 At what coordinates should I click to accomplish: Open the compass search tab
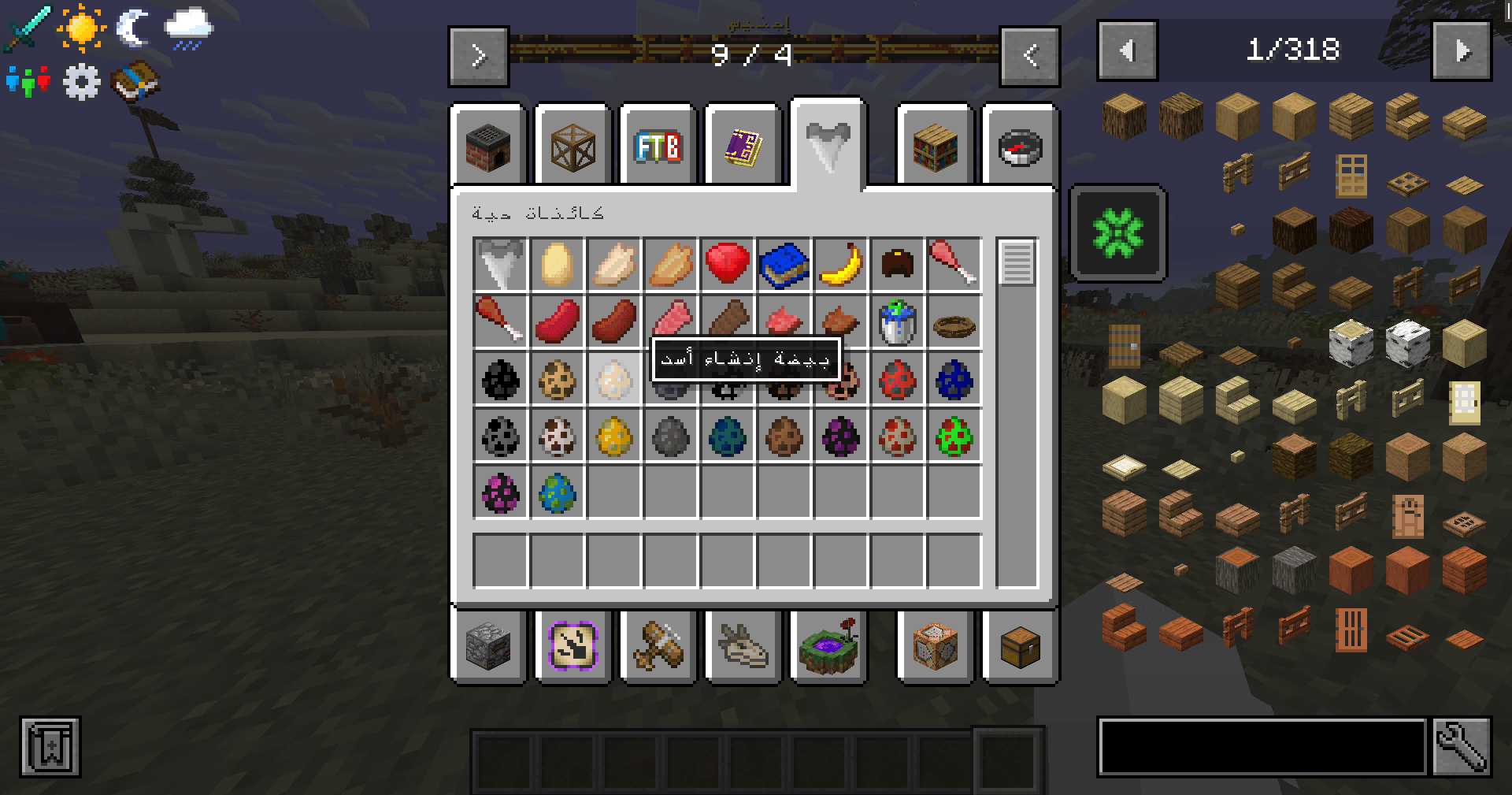click(1020, 147)
